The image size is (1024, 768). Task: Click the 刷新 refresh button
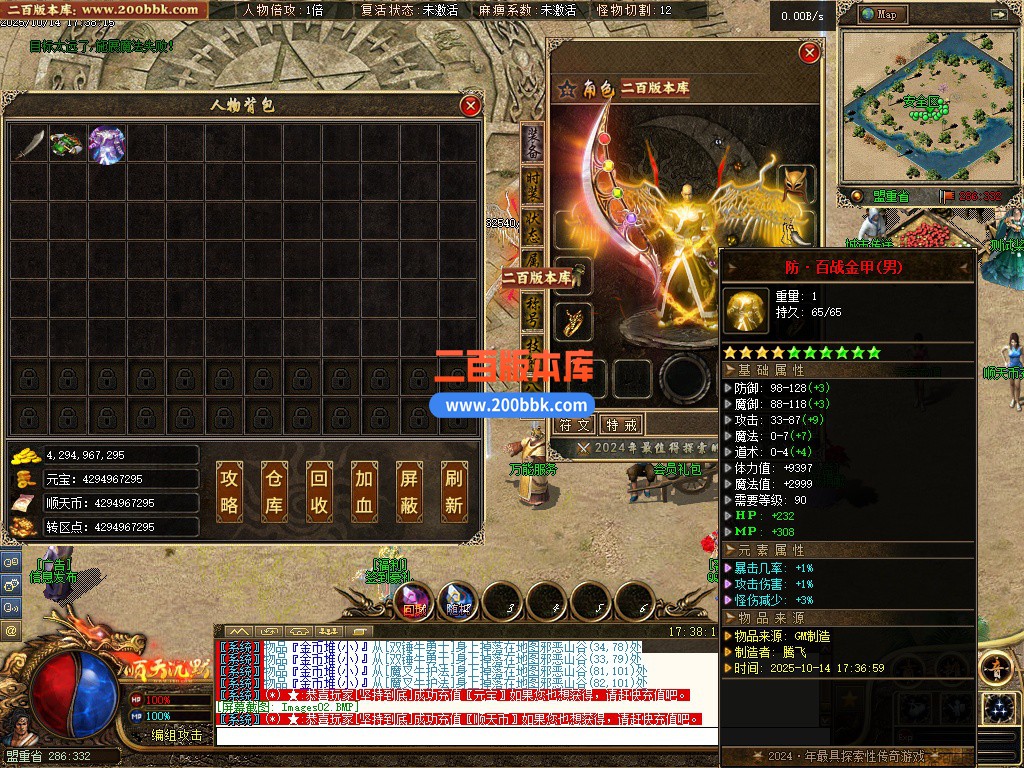453,492
